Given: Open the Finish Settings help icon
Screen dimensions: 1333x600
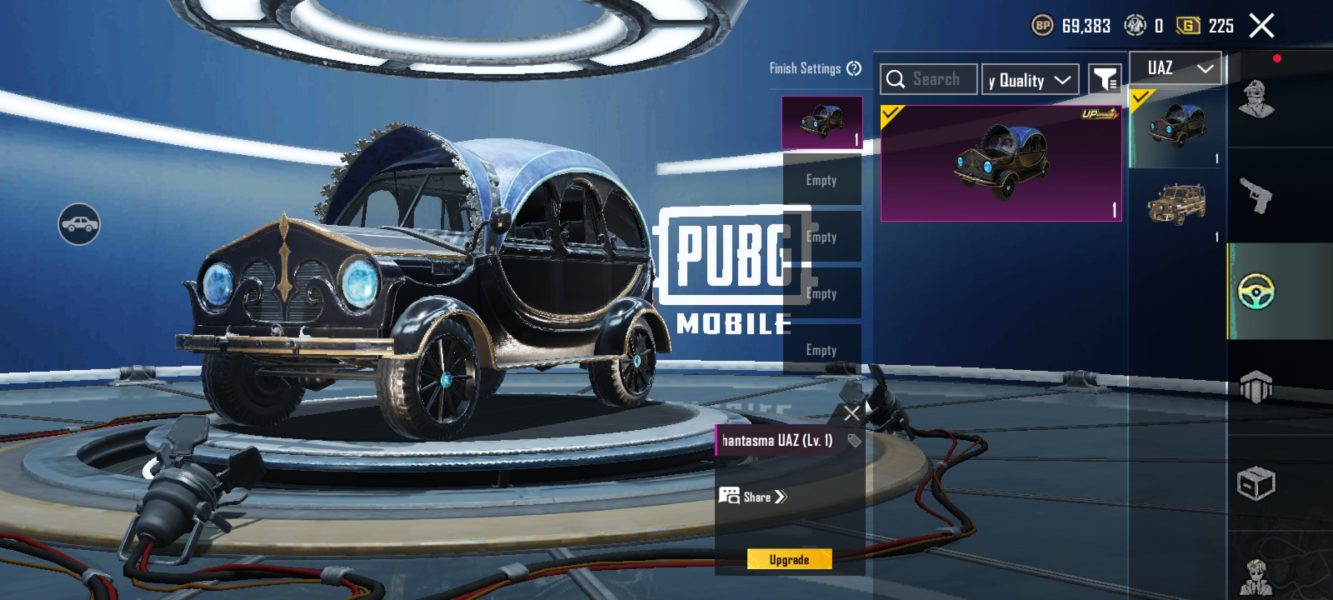Looking at the screenshot, I should [854, 69].
